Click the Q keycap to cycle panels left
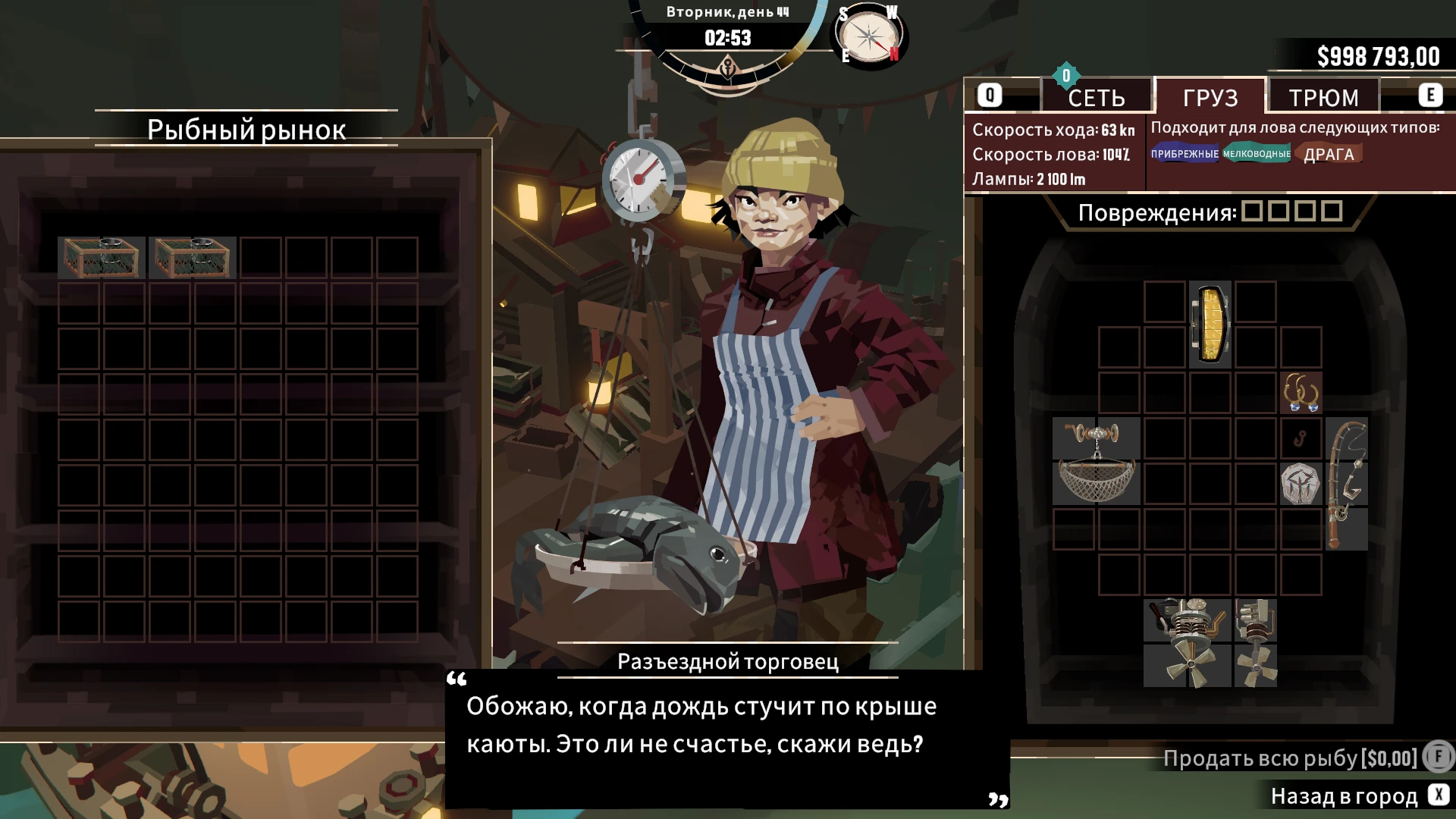1456x819 pixels. click(989, 95)
